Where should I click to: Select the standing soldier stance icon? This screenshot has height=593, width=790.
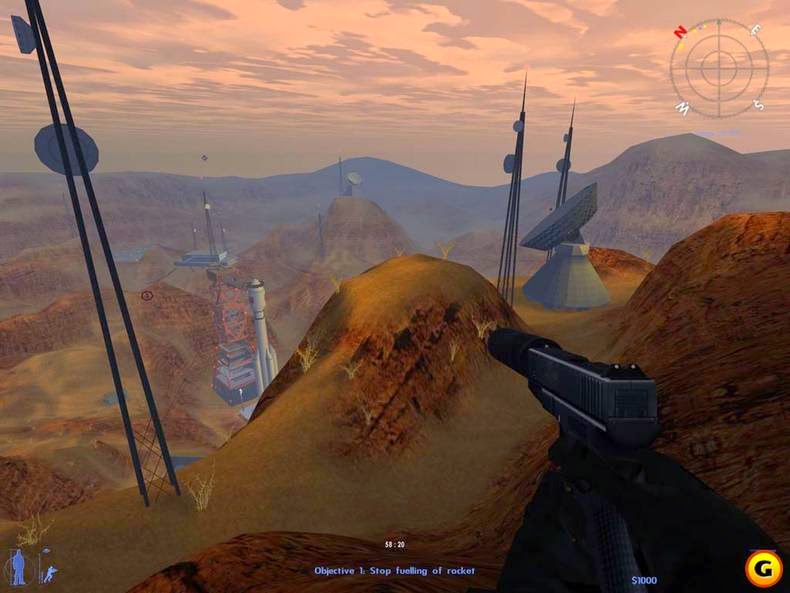tap(18, 567)
